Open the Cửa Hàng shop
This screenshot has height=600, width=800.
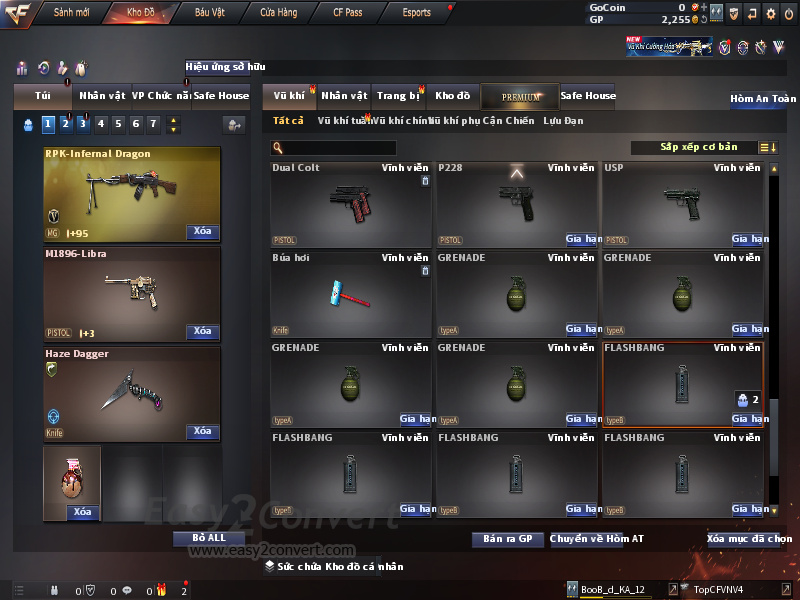tap(278, 13)
